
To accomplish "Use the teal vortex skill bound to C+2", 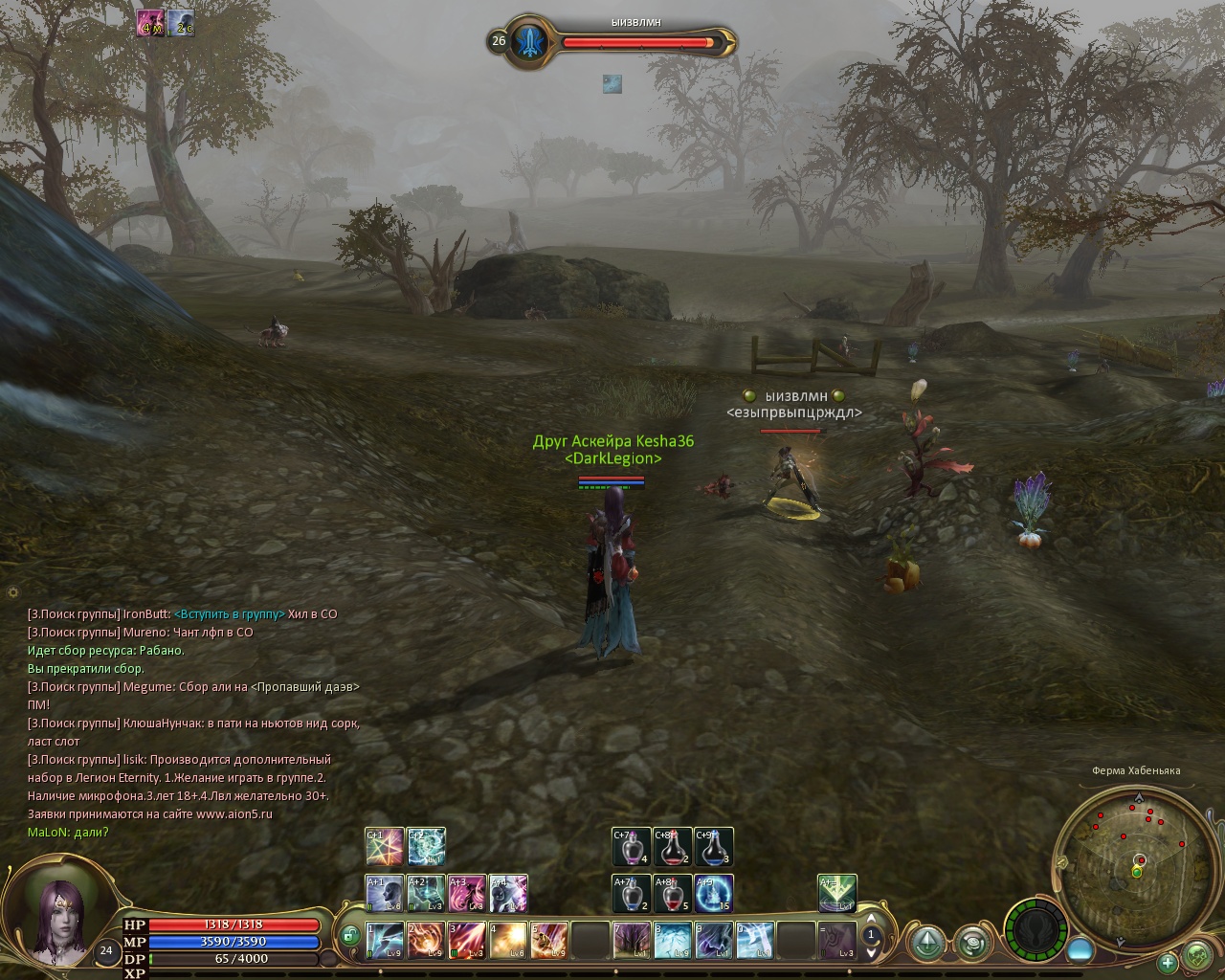I will [x=426, y=847].
